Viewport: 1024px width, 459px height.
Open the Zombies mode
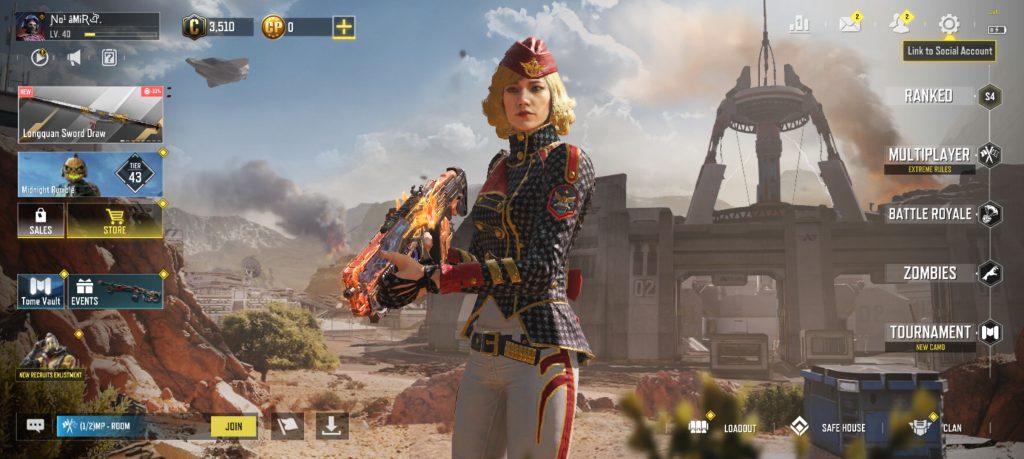[x=930, y=272]
